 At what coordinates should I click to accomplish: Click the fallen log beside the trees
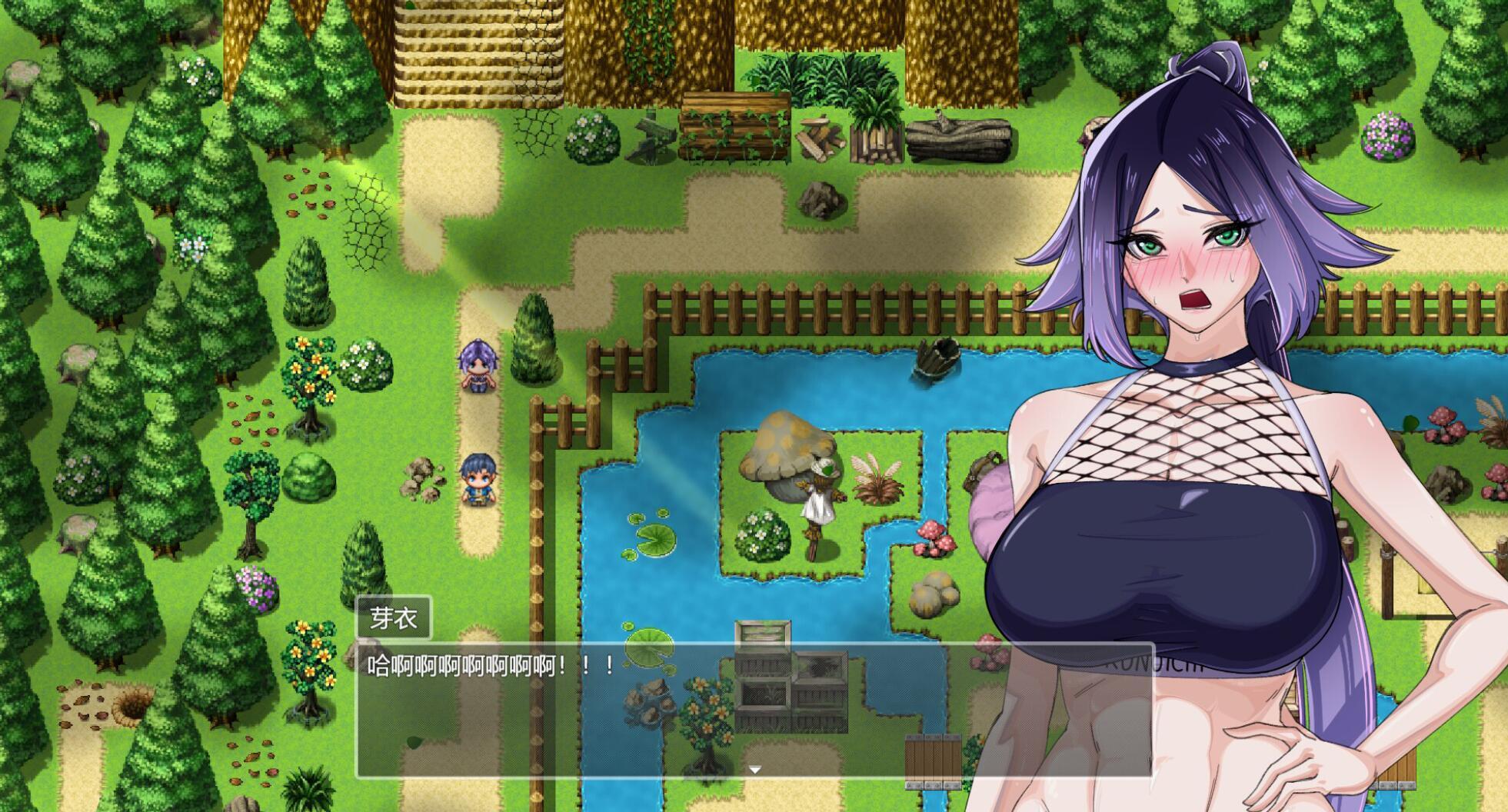point(961,138)
